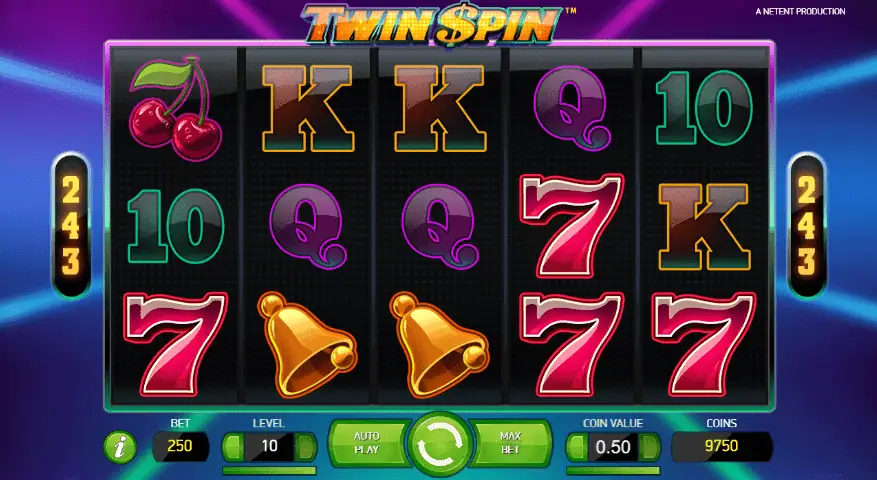Open the paytable info button

pyautogui.click(x=119, y=448)
